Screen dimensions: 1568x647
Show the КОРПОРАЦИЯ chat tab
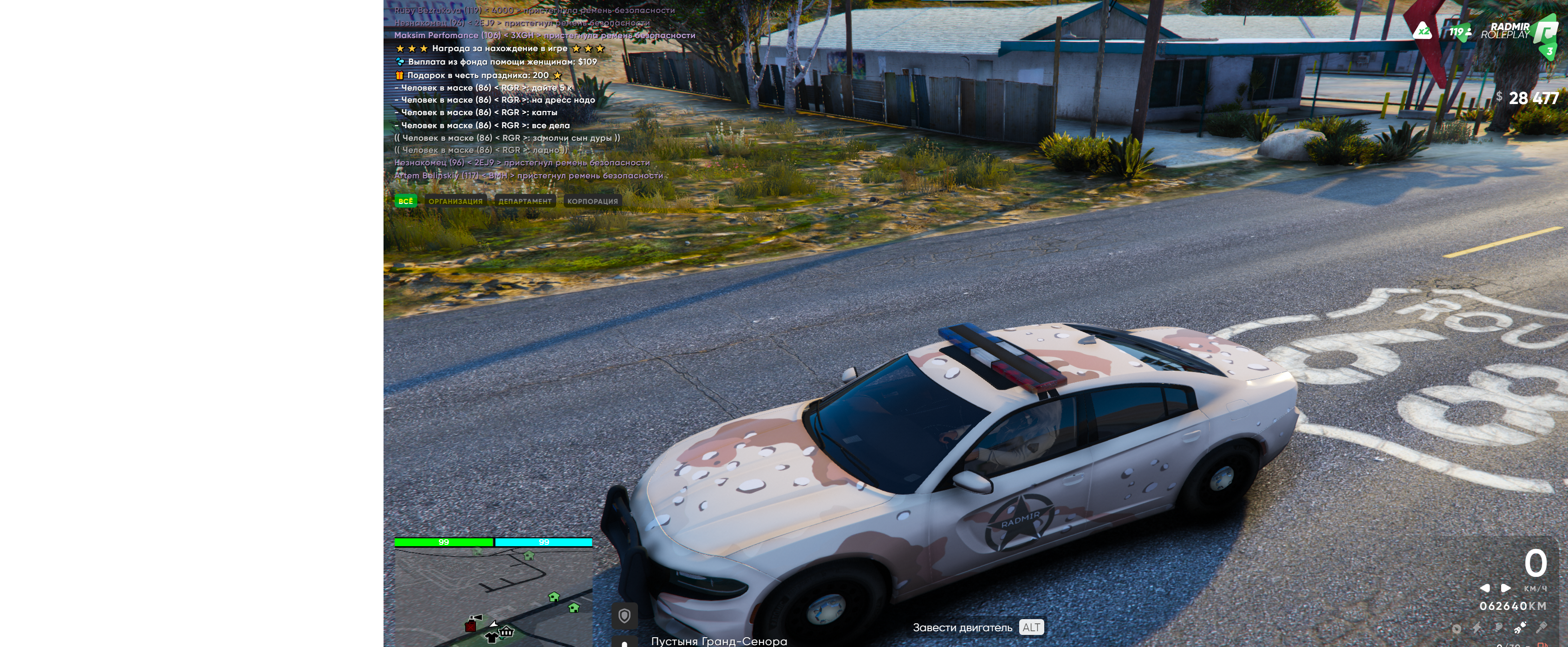click(x=592, y=201)
